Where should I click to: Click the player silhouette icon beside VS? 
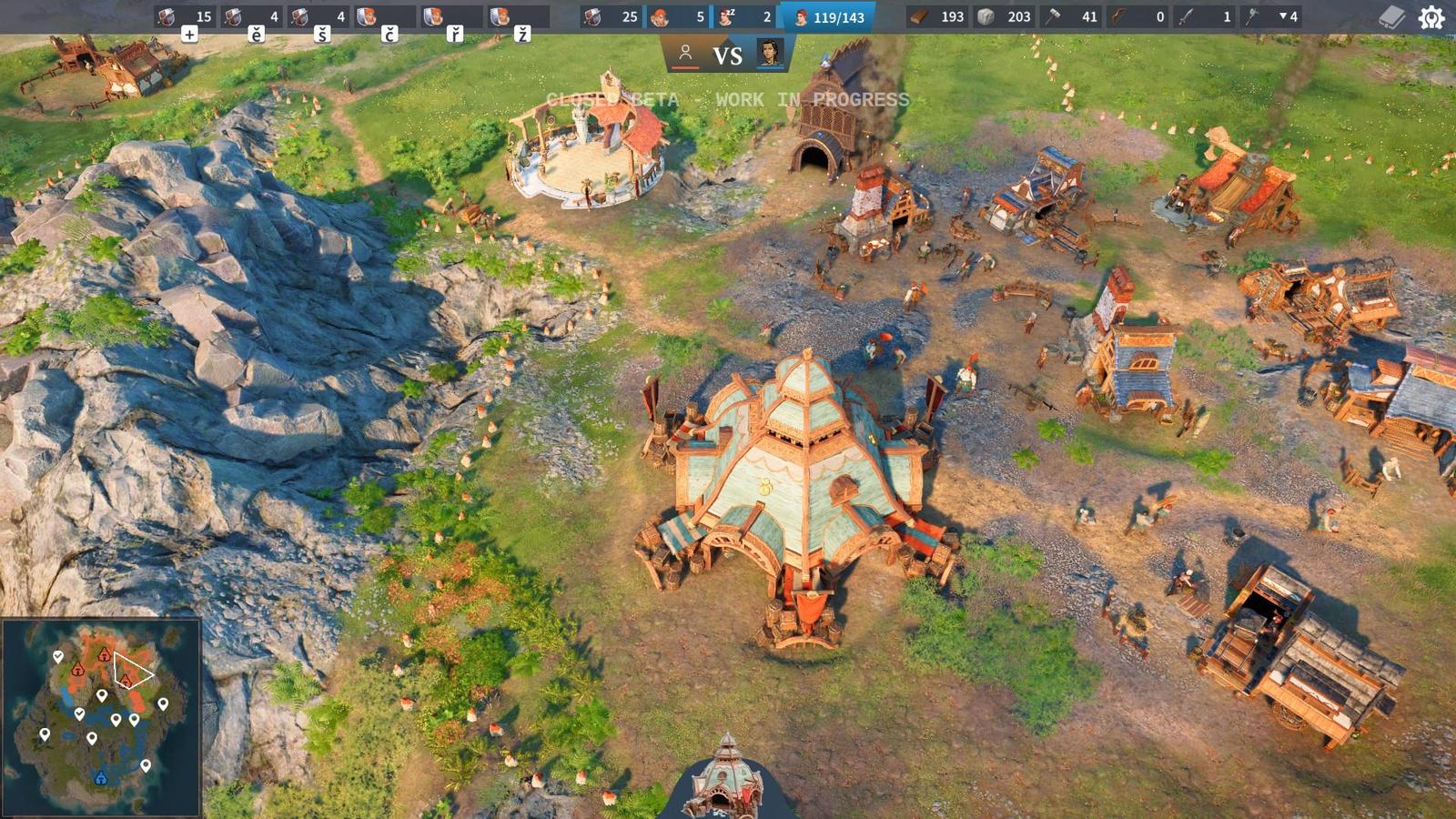click(x=685, y=55)
